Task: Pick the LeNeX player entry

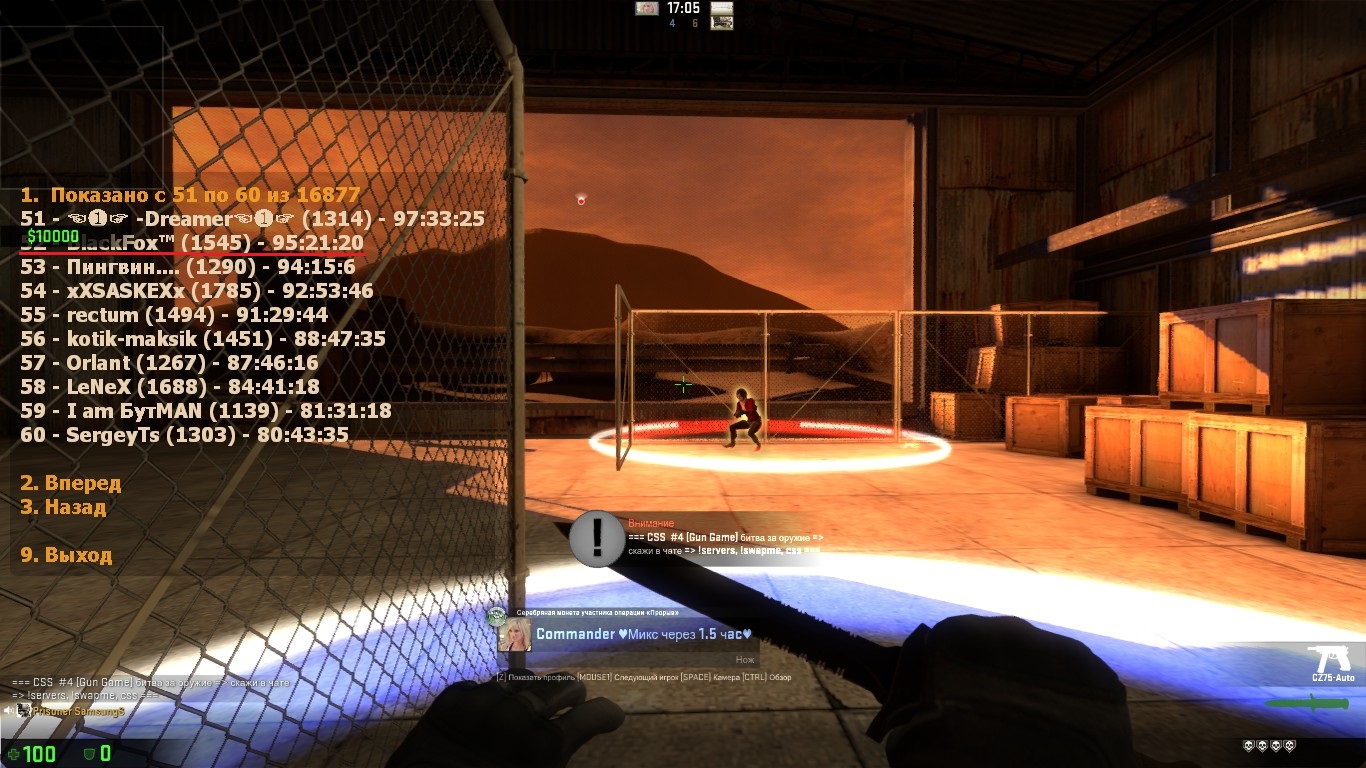Action: [170, 387]
